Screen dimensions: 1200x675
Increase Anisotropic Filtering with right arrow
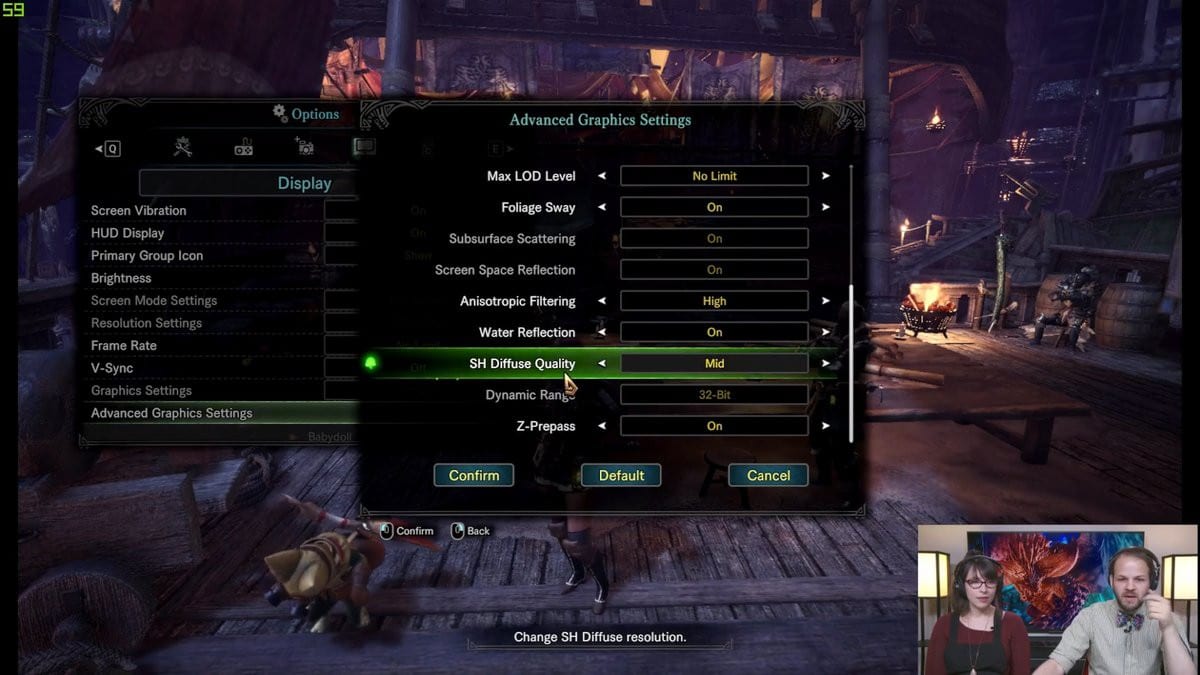pos(826,301)
